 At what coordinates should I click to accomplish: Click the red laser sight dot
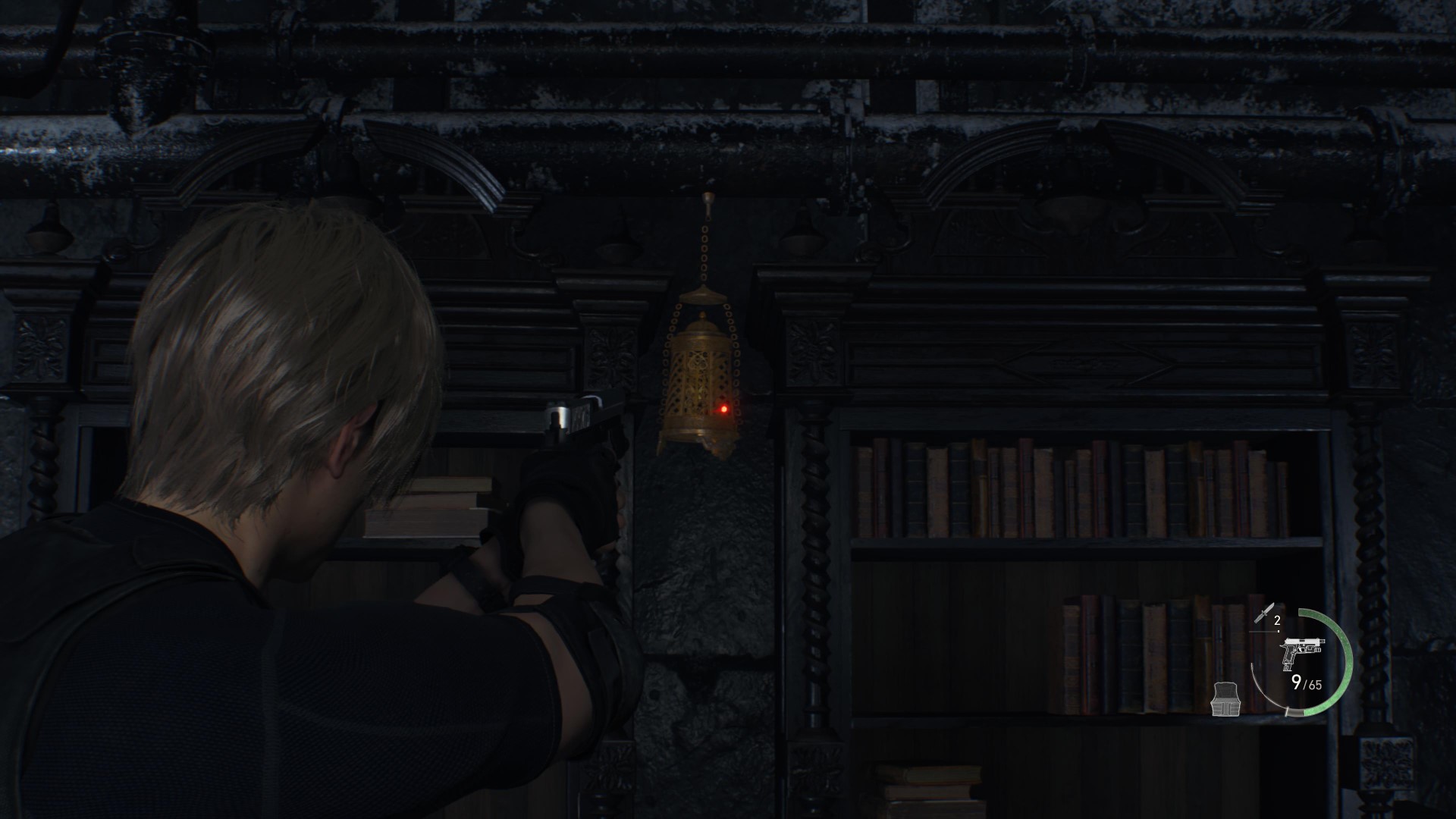pos(722,409)
